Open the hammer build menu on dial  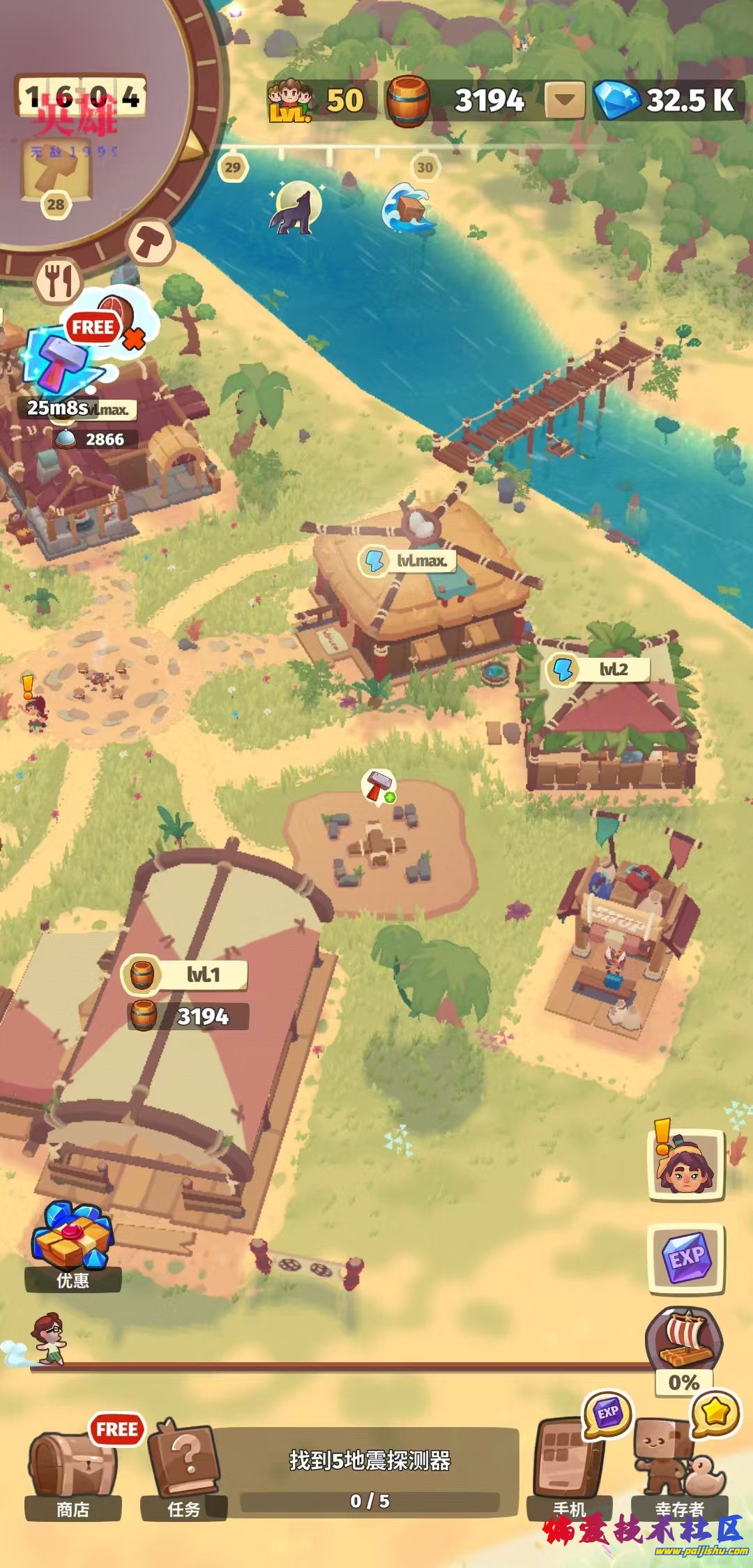[x=151, y=241]
